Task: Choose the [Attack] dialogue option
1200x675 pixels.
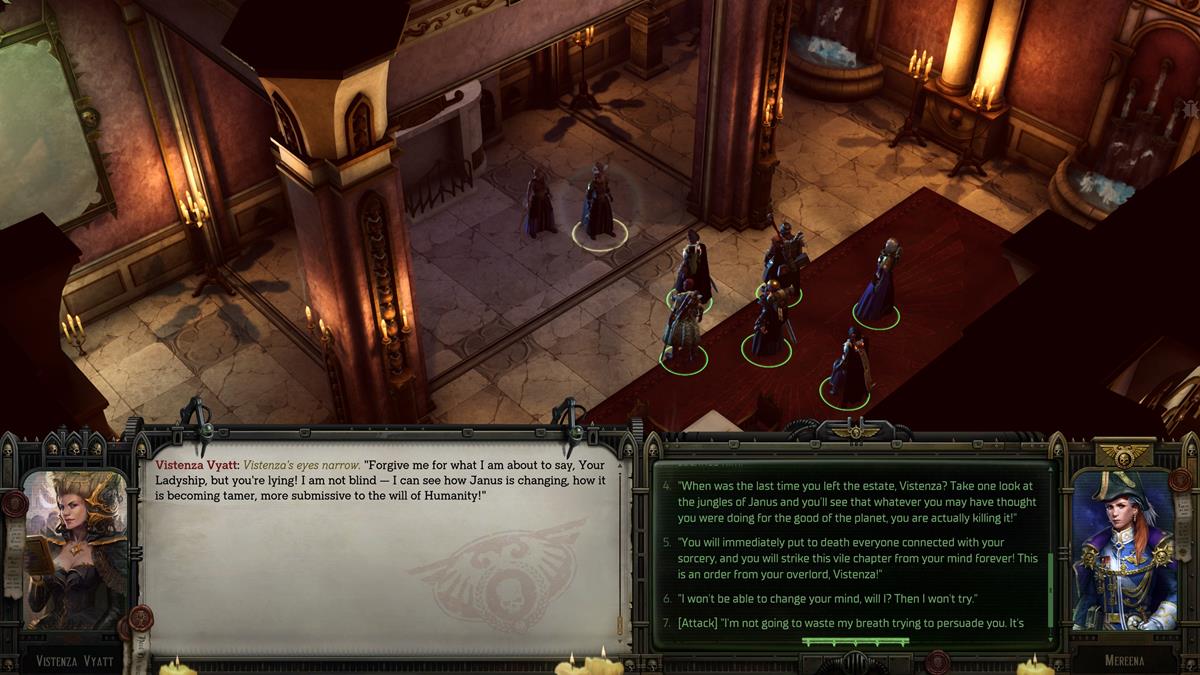Action: 850,622
